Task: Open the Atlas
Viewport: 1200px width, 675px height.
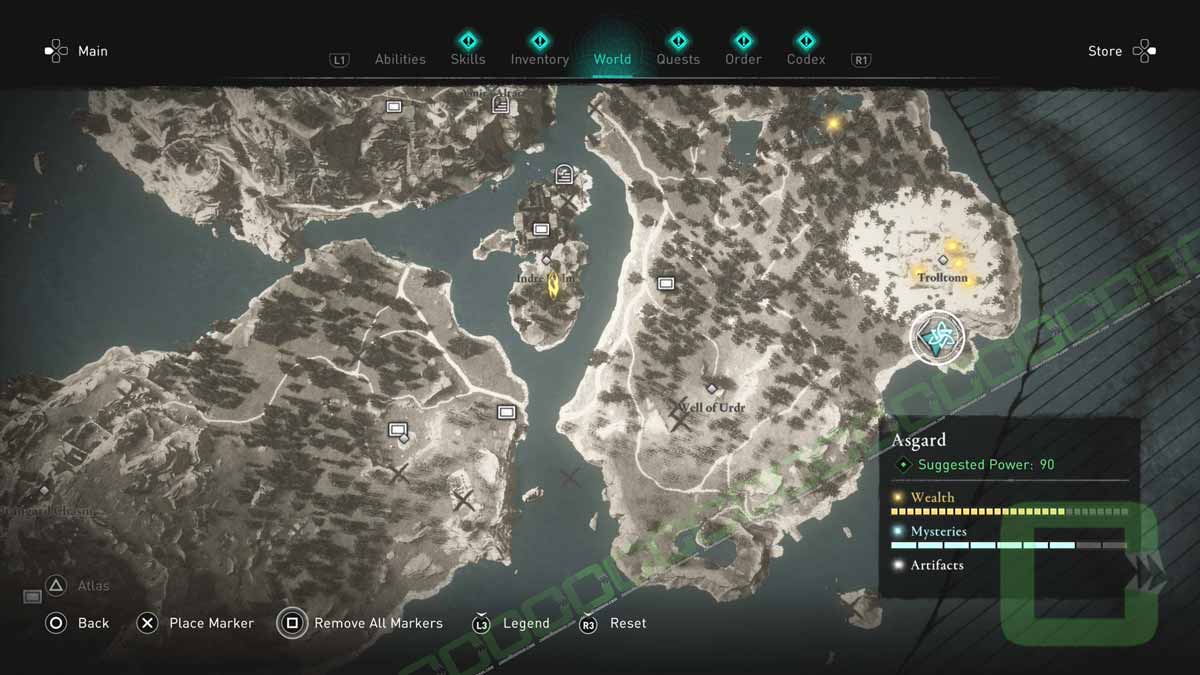Action: click(76, 586)
